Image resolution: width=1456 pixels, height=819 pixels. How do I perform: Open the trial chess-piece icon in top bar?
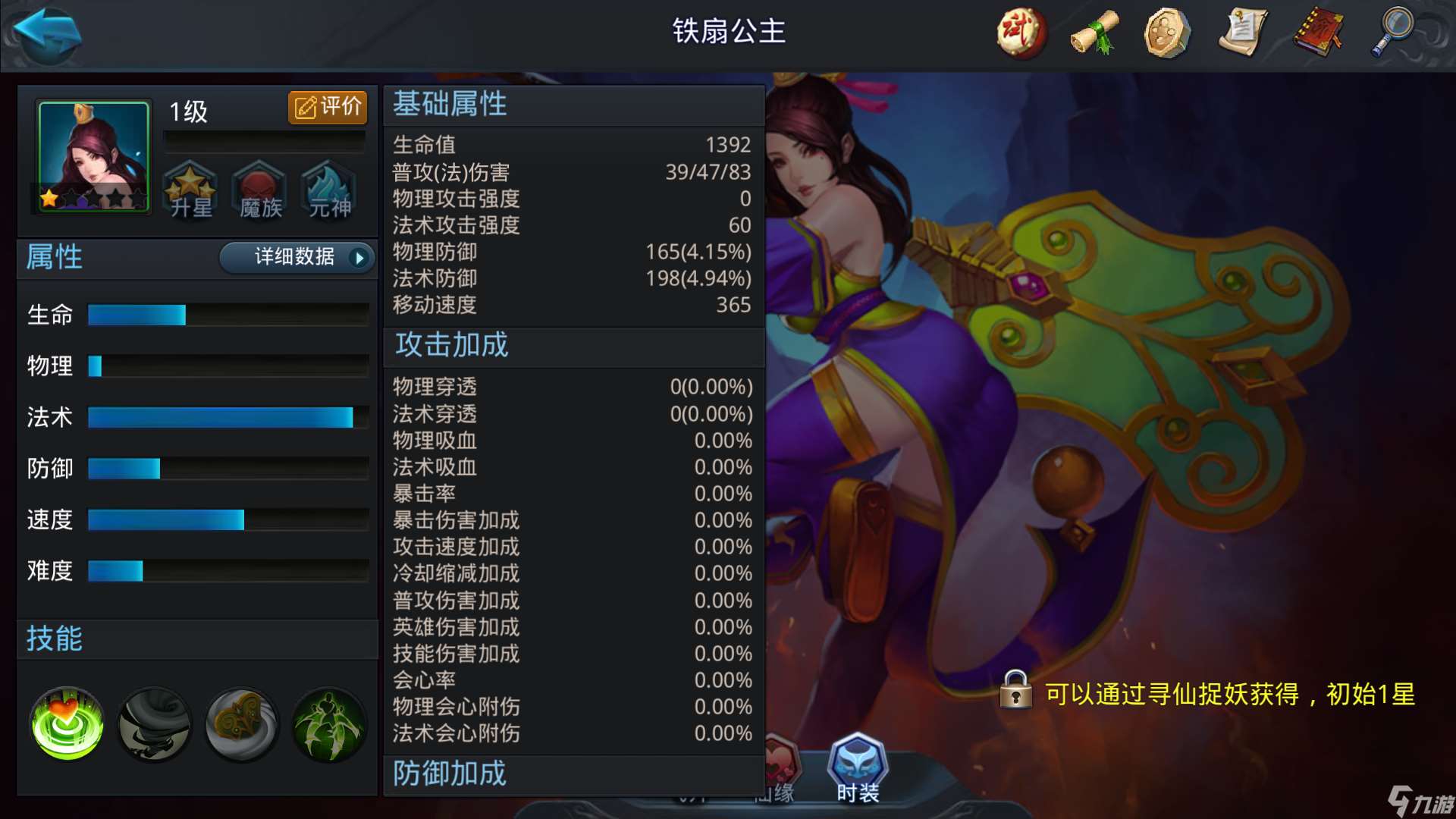click(x=1019, y=32)
